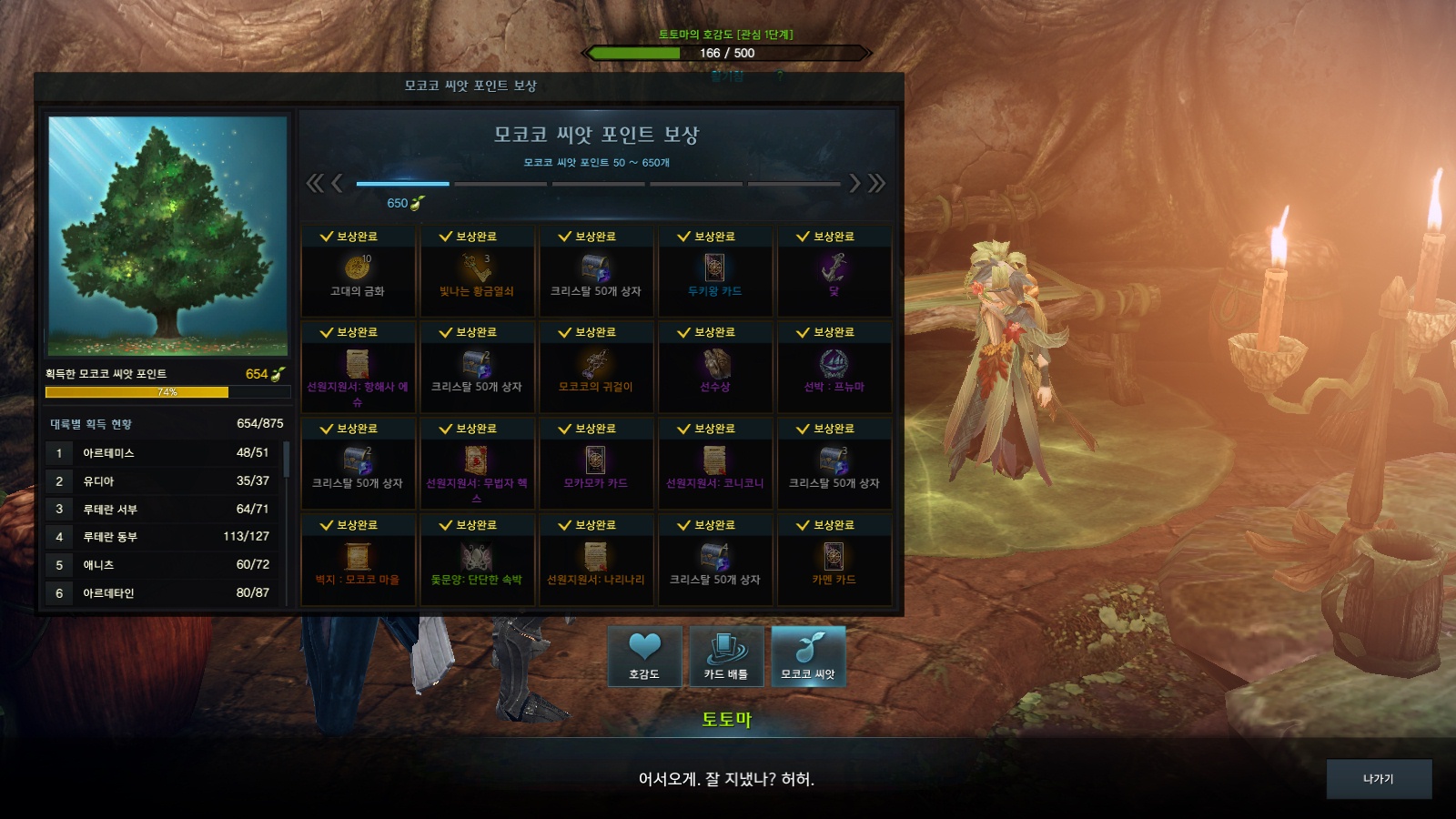Viewport: 1456px width, 819px height.
Task: Choose the 두키왕 카드 reward
Action: point(714,271)
